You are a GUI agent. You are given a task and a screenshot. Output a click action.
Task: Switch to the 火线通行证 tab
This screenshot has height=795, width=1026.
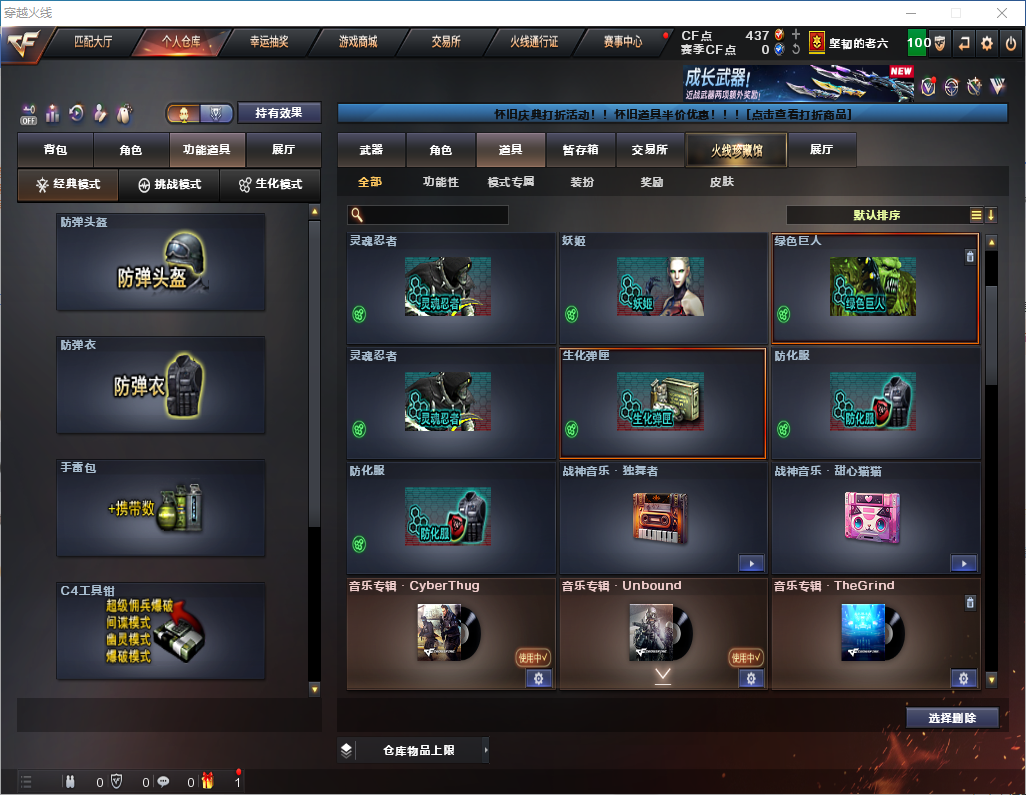534,42
